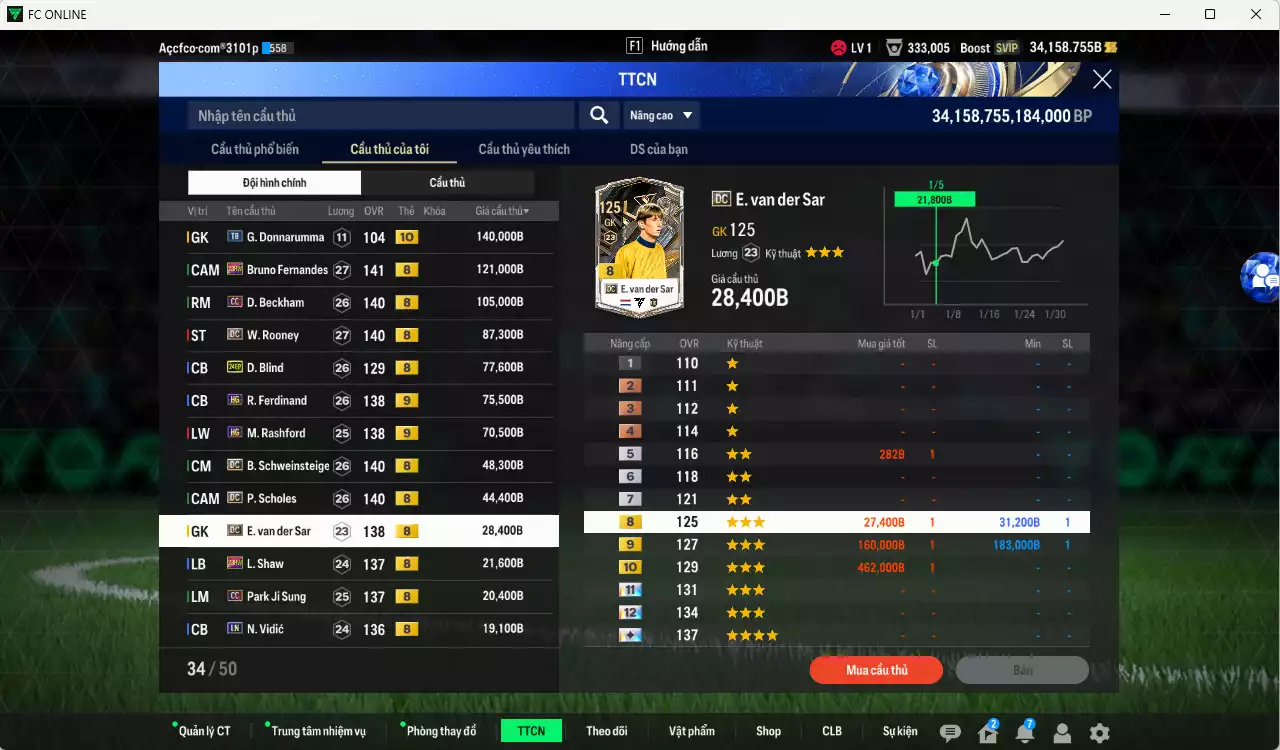Open the Theo dõi menu item
Viewport: 1280px width, 750px height.
(607, 730)
